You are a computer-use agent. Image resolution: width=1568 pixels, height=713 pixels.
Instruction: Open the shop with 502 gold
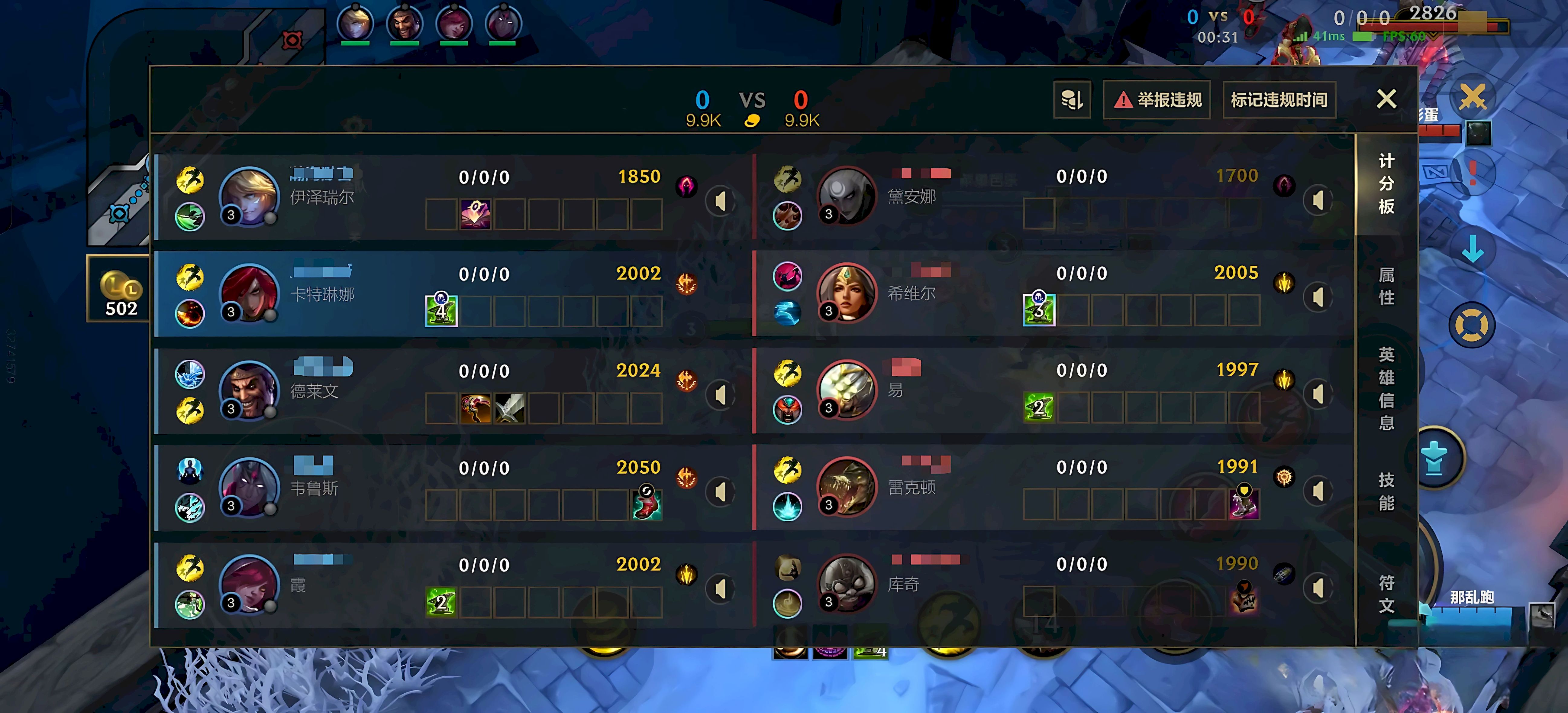click(121, 288)
